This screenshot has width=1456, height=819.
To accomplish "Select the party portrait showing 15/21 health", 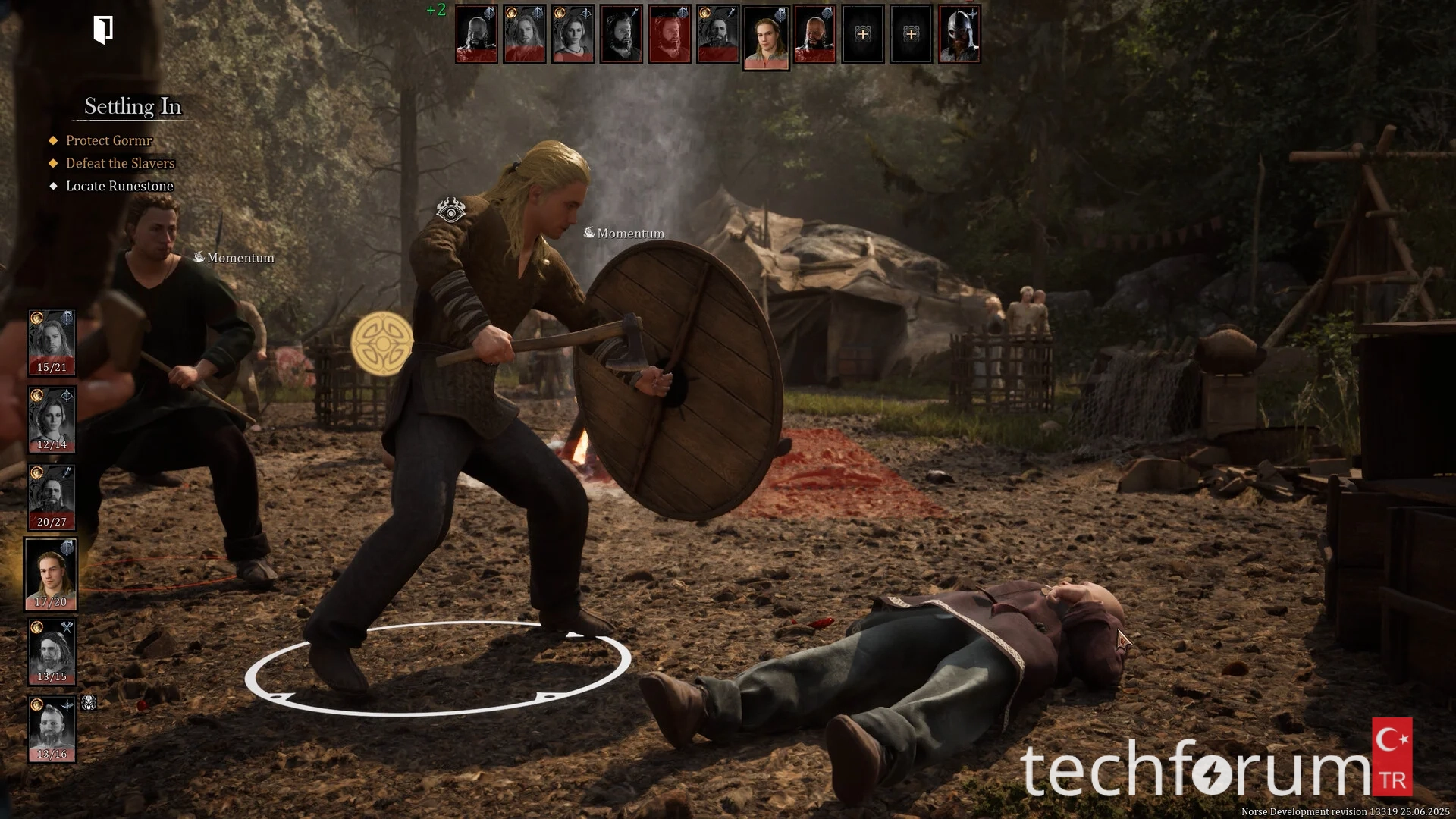I will tap(52, 343).
